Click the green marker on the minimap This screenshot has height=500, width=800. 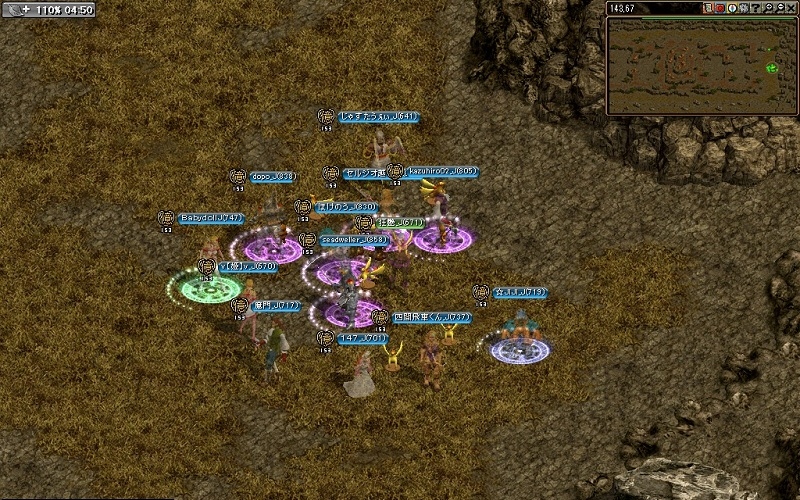[771, 68]
